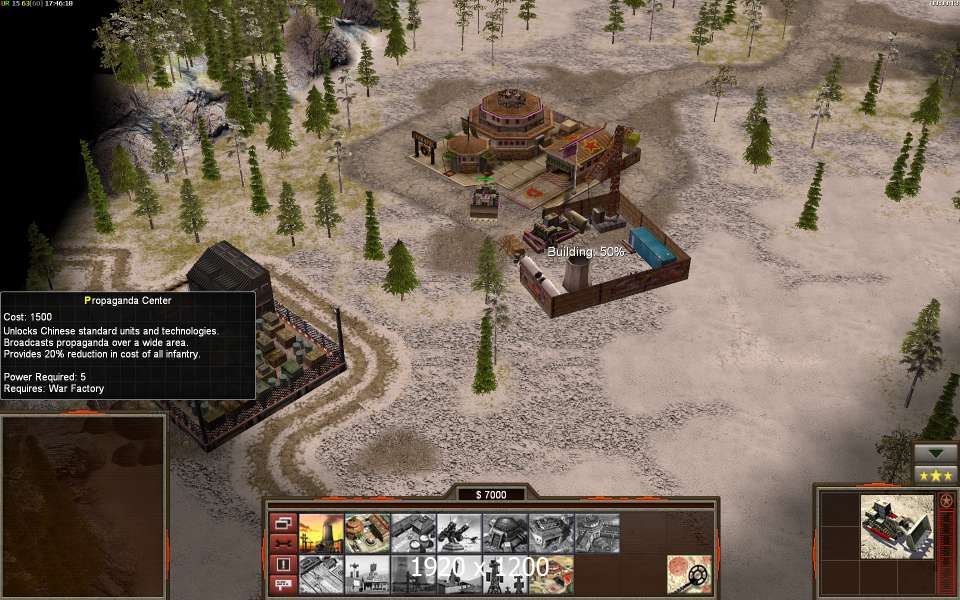Open the minimap radar panel
This screenshot has height=600, width=960.
click(82, 506)
